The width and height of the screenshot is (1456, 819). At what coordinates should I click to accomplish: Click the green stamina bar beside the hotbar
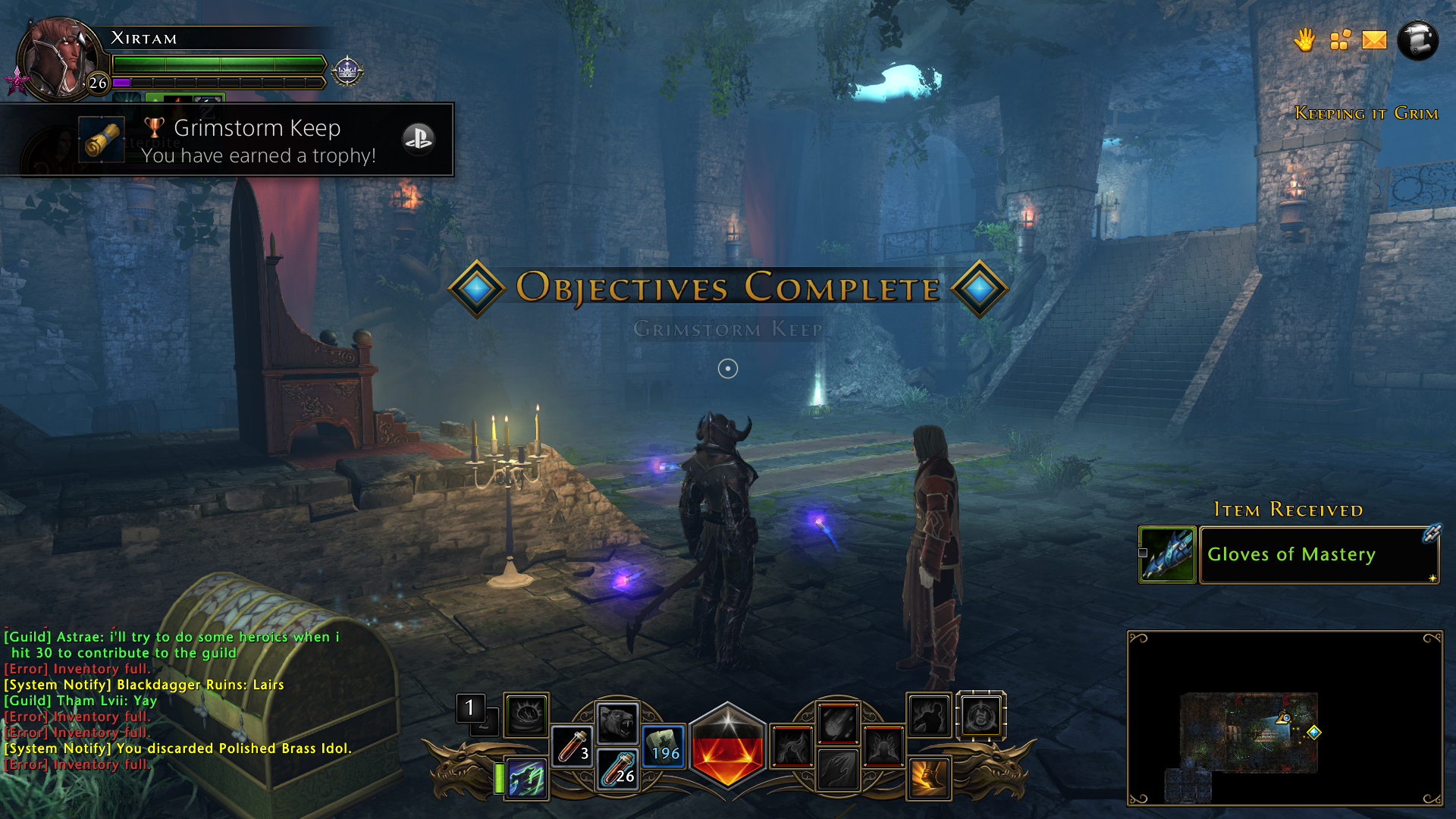pyautogui.click(x=499, y=777)
